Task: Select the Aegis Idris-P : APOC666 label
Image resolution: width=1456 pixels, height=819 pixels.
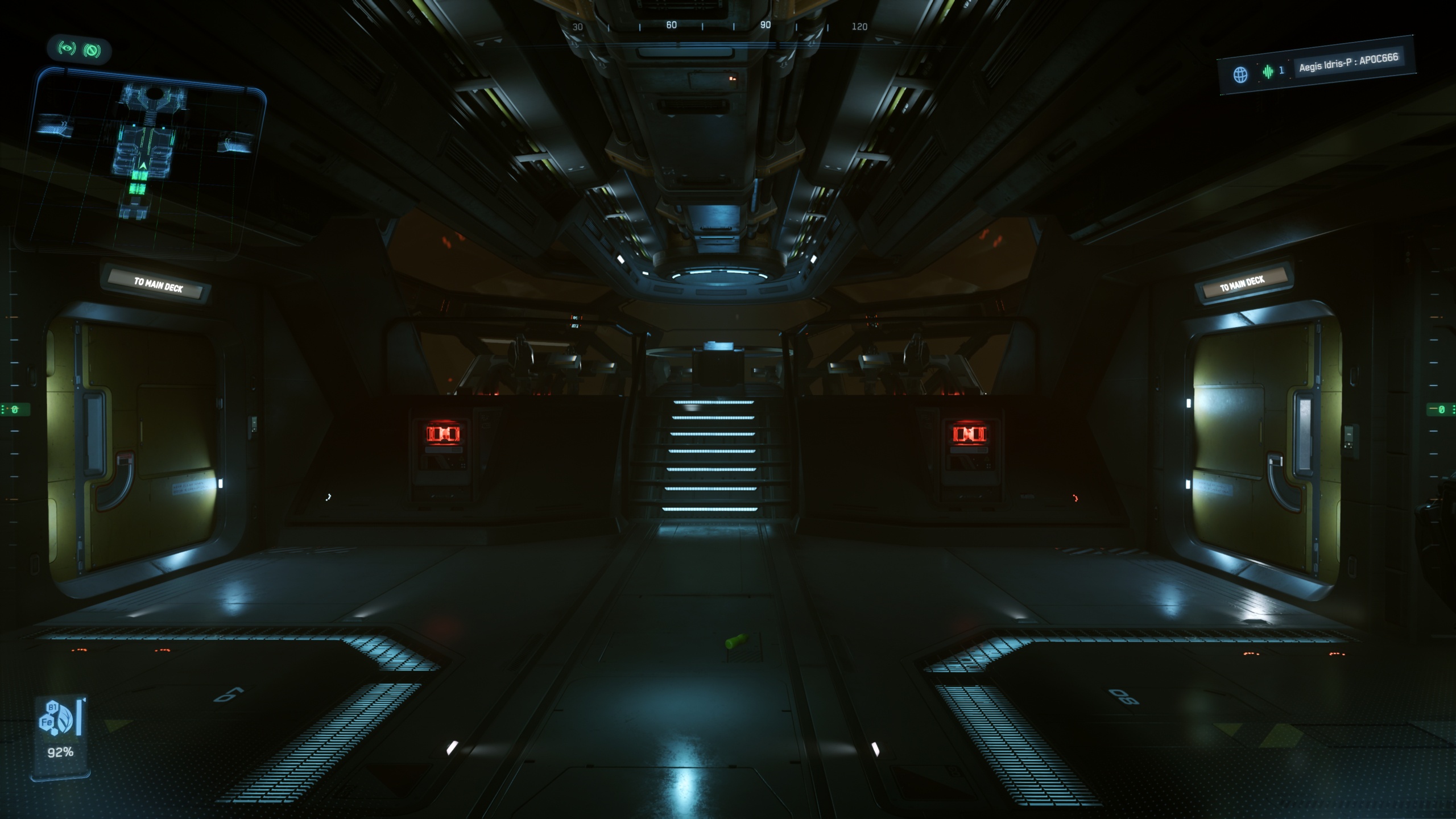Action: (1348, 63)
